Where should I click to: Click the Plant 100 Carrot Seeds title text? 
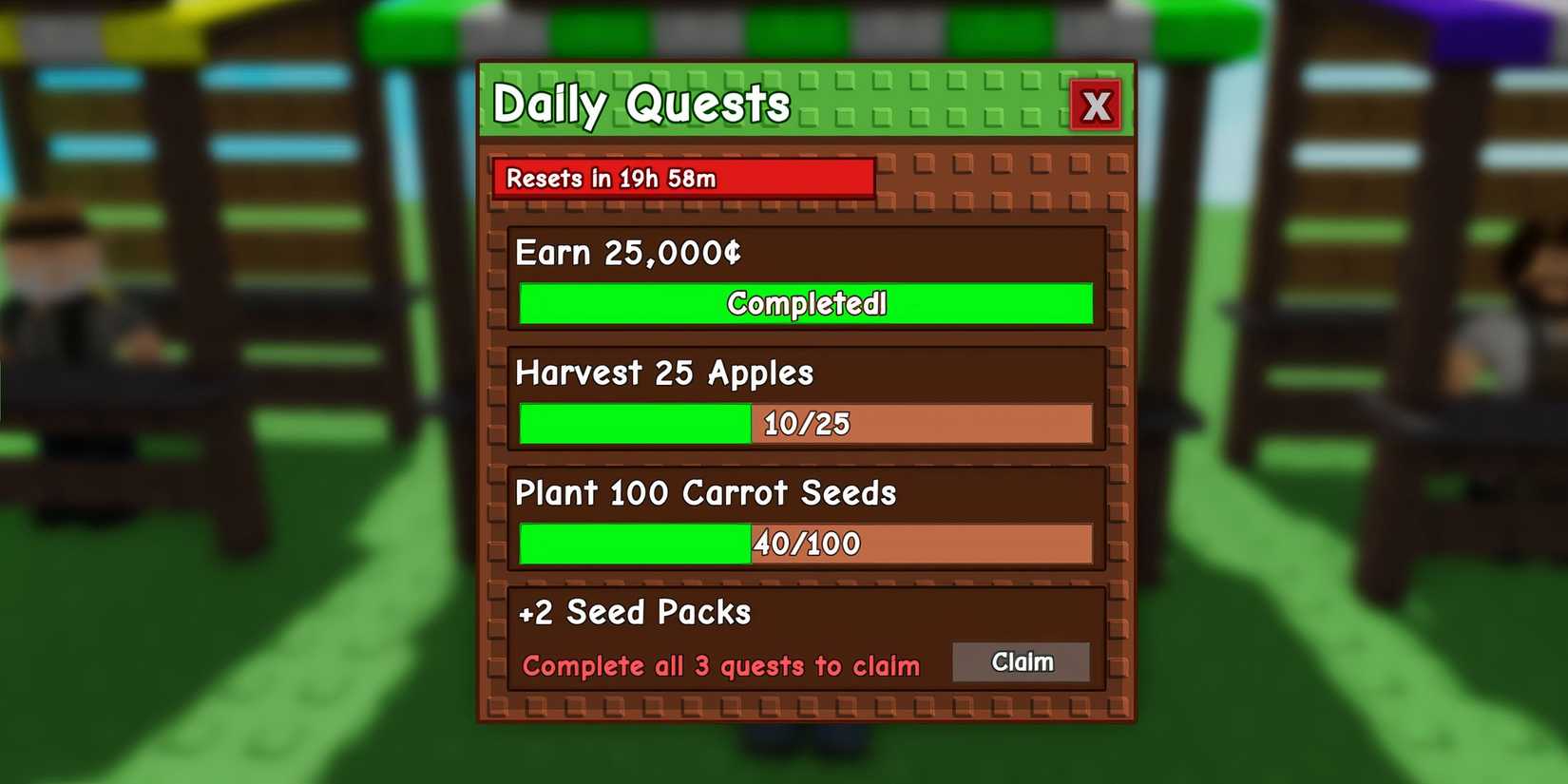pyautogui.click(x=706, y=493)
